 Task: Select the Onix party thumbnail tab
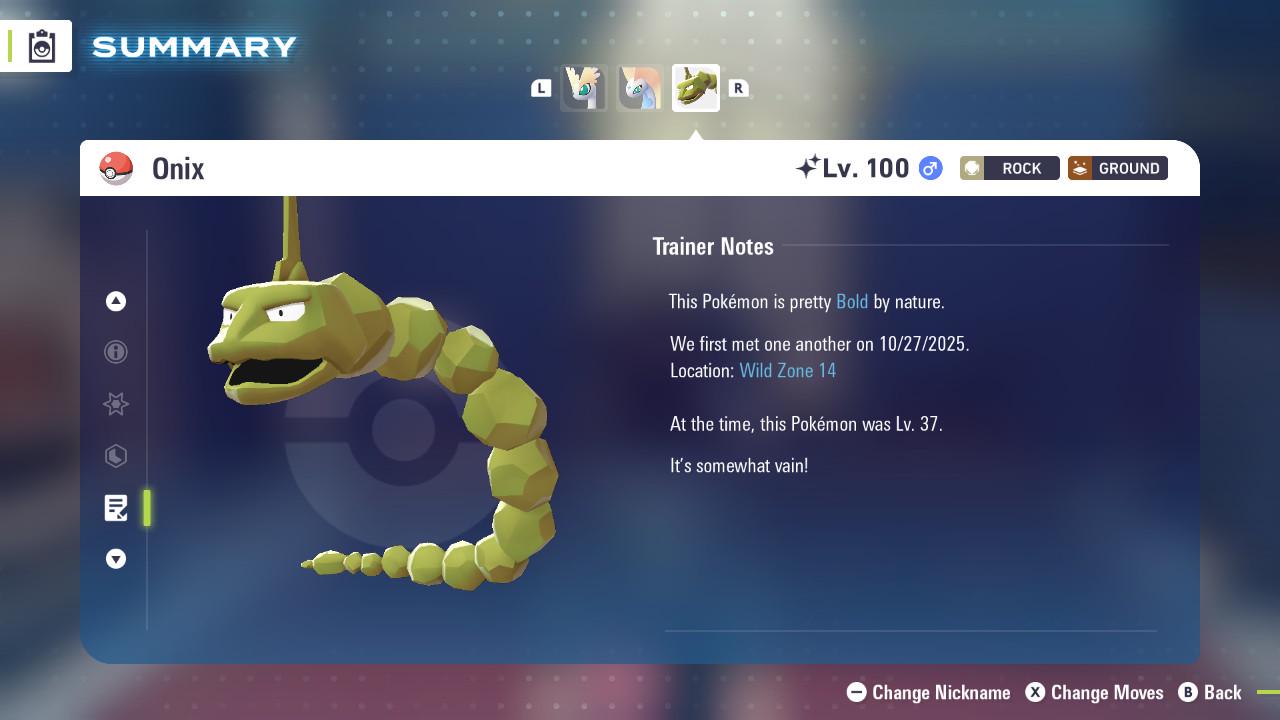tap(695, 87)
